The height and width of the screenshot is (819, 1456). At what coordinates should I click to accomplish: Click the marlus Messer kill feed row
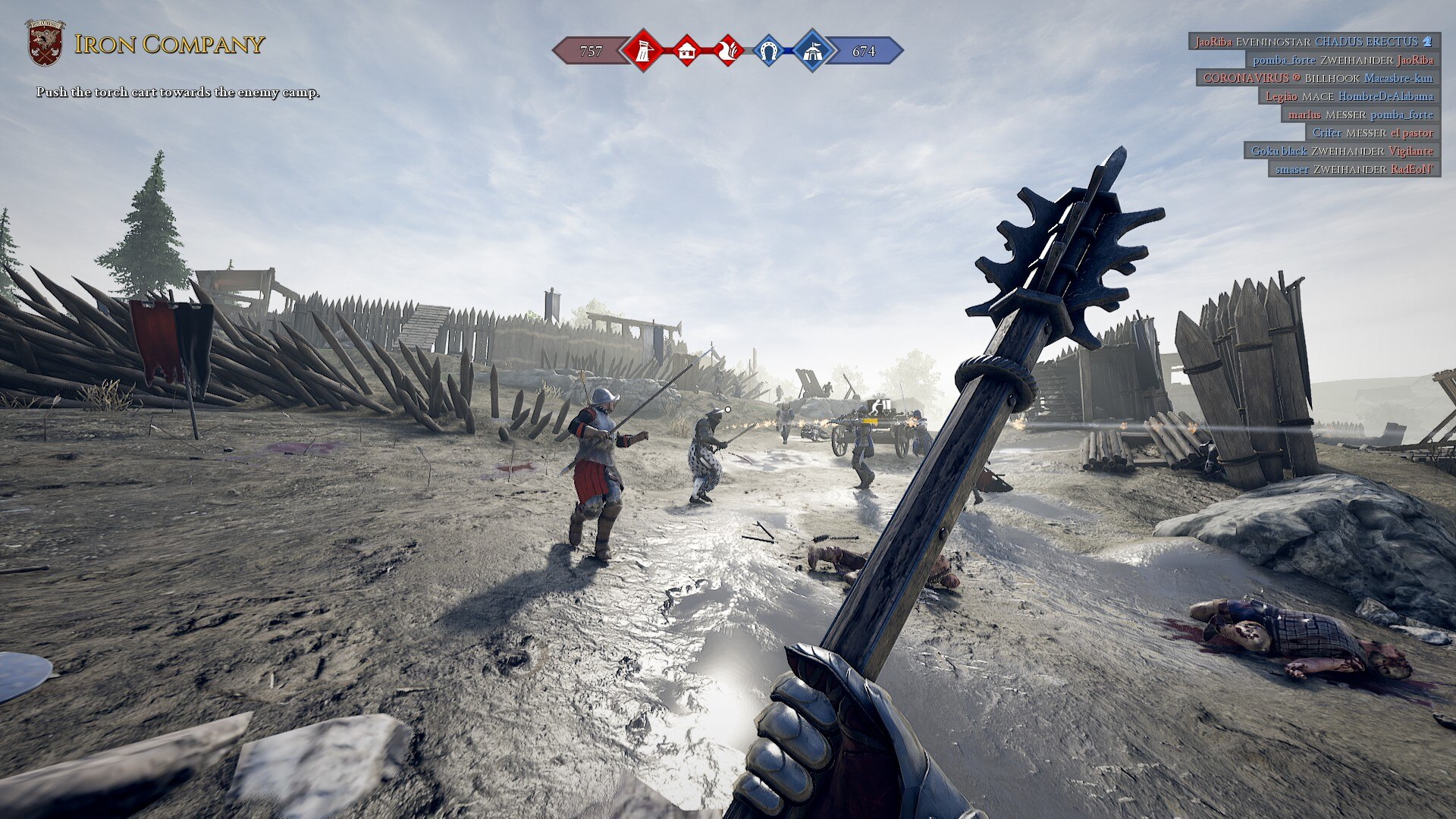click(x=1360, y=115)
